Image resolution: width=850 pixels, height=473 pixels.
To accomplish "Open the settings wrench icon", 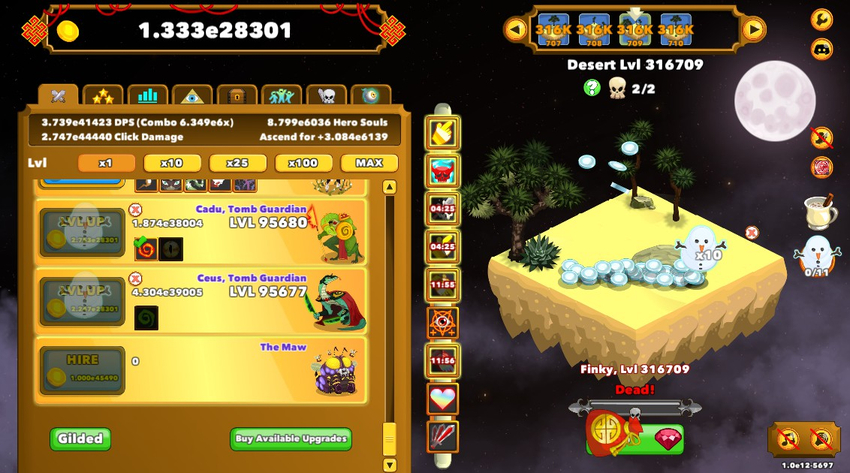I will pyautogui.click(x=821, y=19).
